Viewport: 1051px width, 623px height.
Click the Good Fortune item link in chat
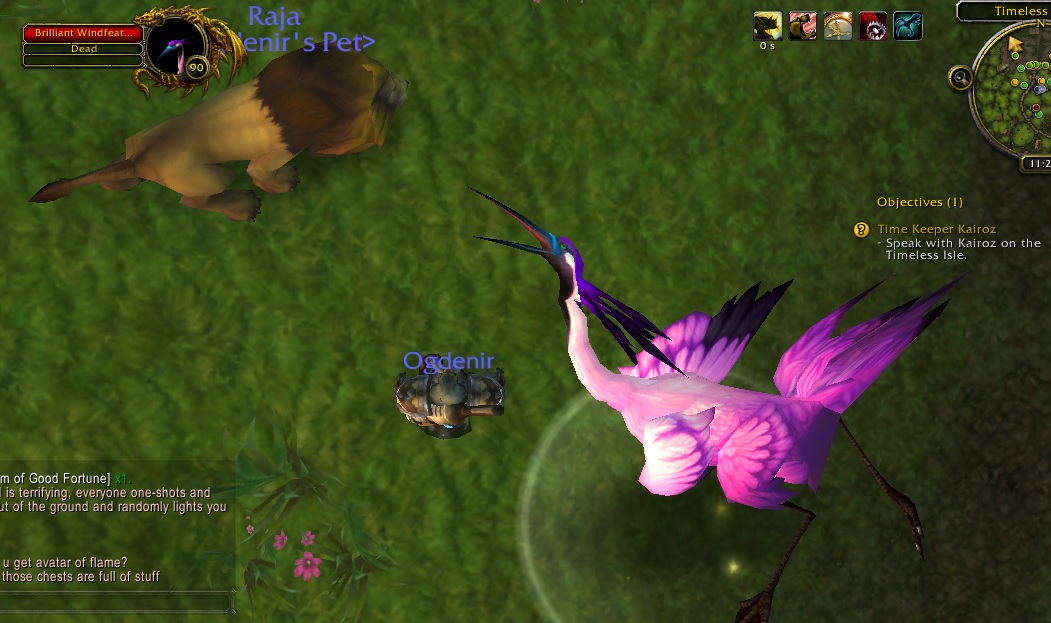(55, 478)
